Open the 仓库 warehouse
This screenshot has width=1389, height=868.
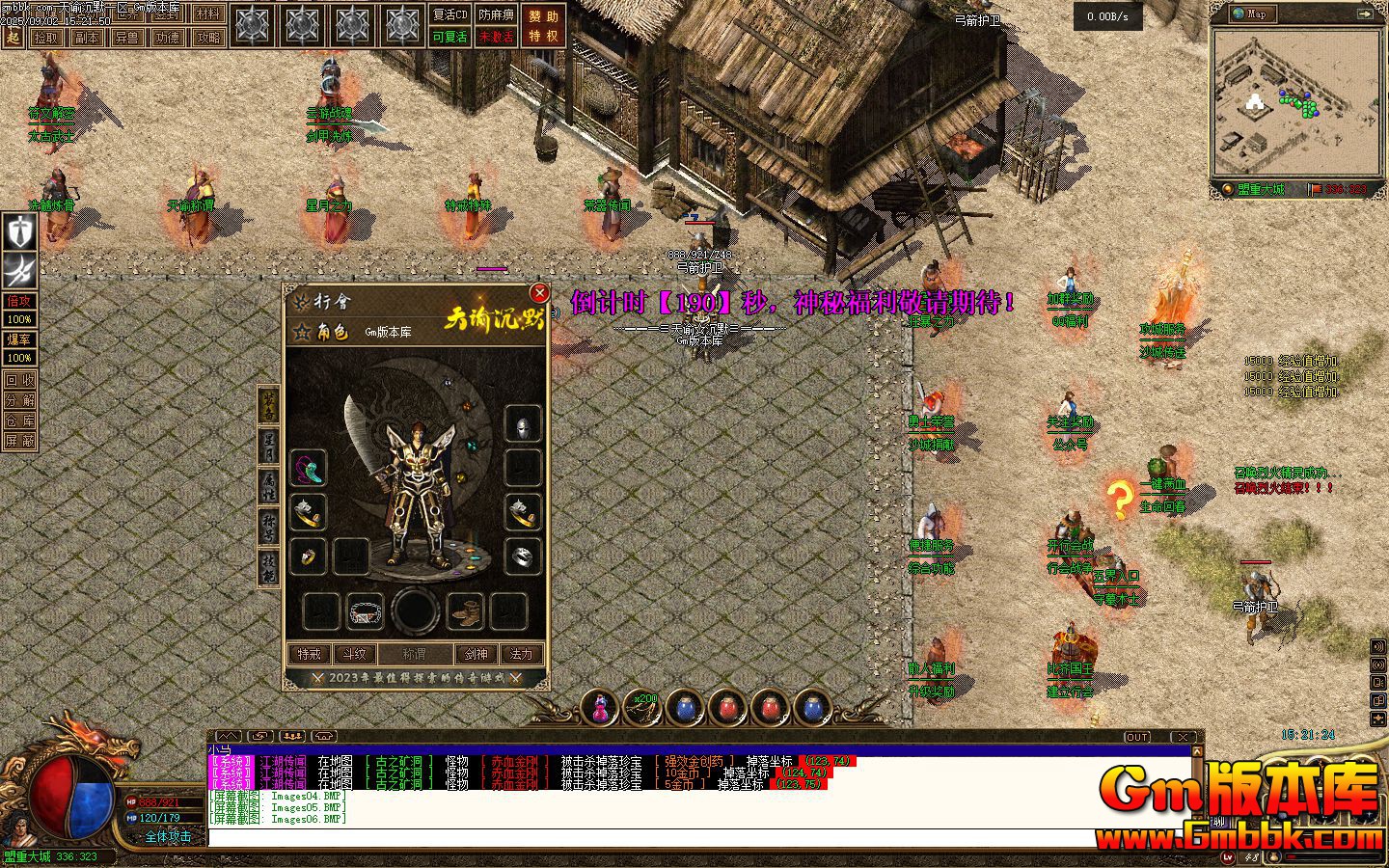tap(20, 420)
